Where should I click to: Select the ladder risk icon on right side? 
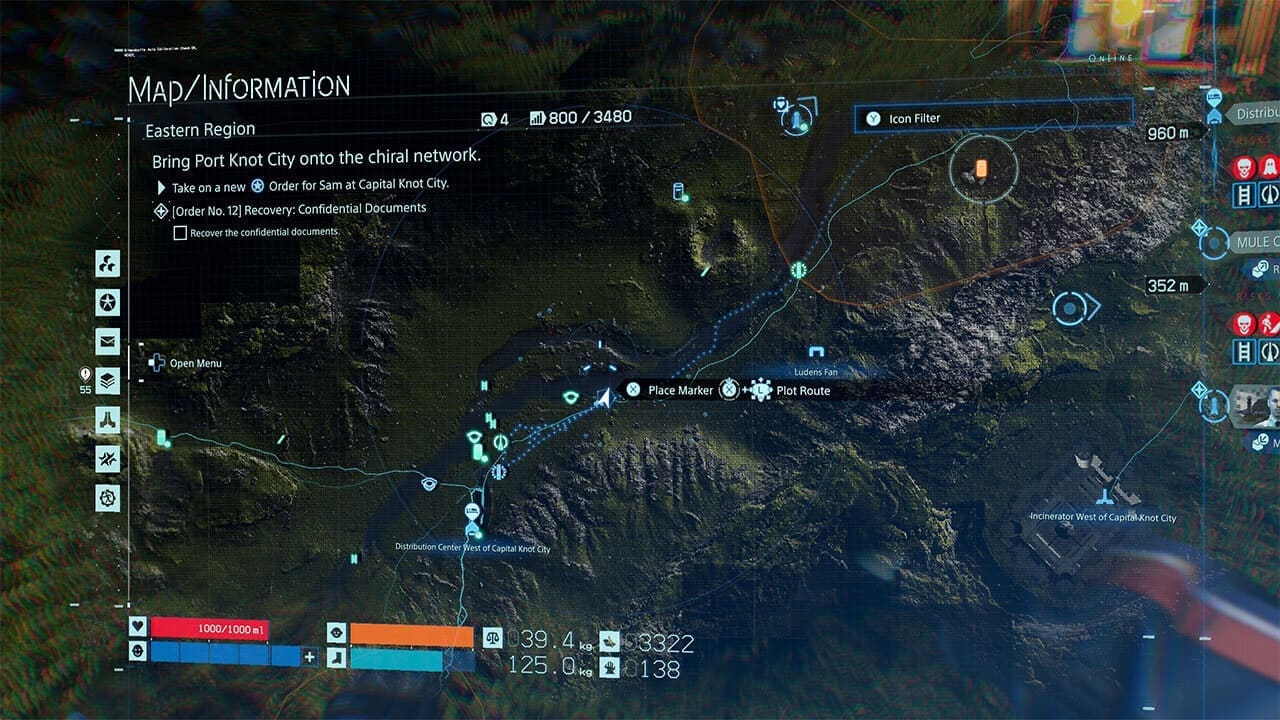(x=1242, y=193)
